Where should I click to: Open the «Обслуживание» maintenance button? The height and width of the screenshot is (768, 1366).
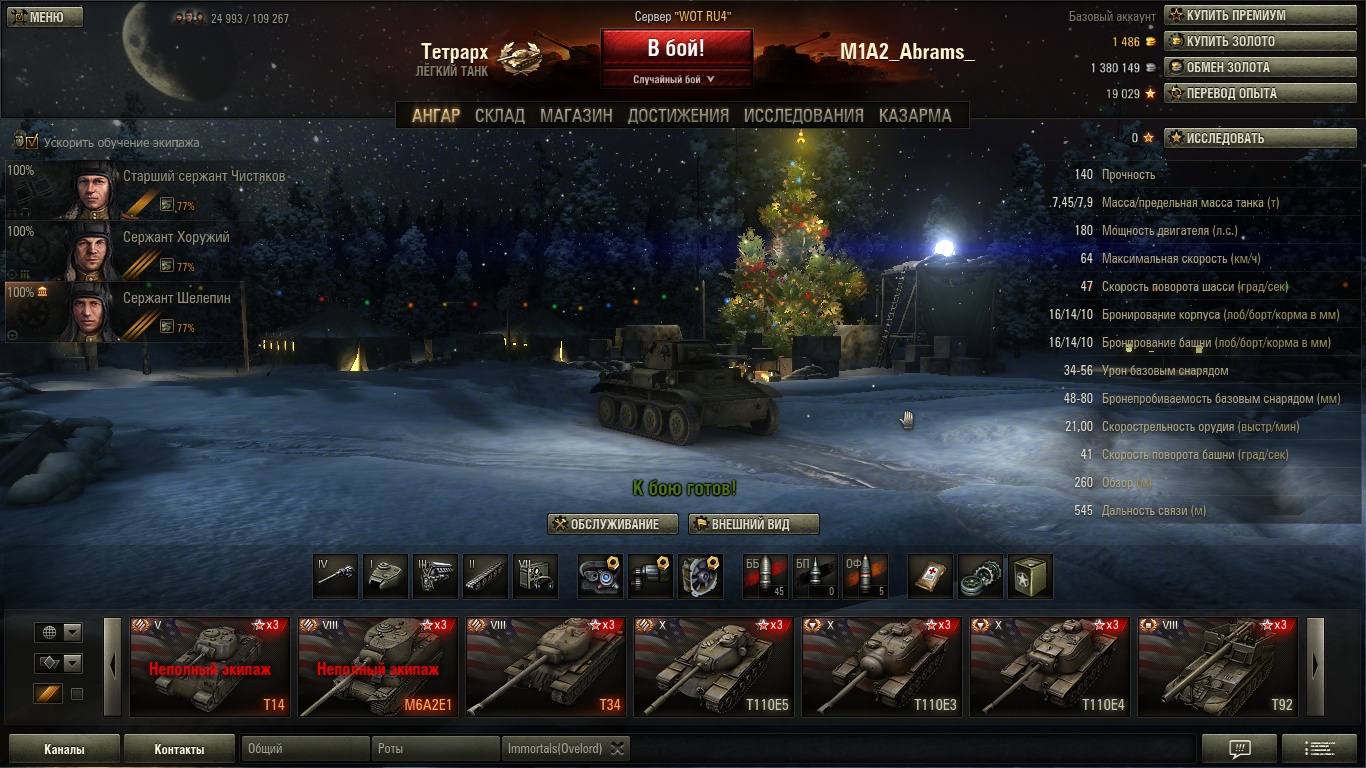(613, 524)
